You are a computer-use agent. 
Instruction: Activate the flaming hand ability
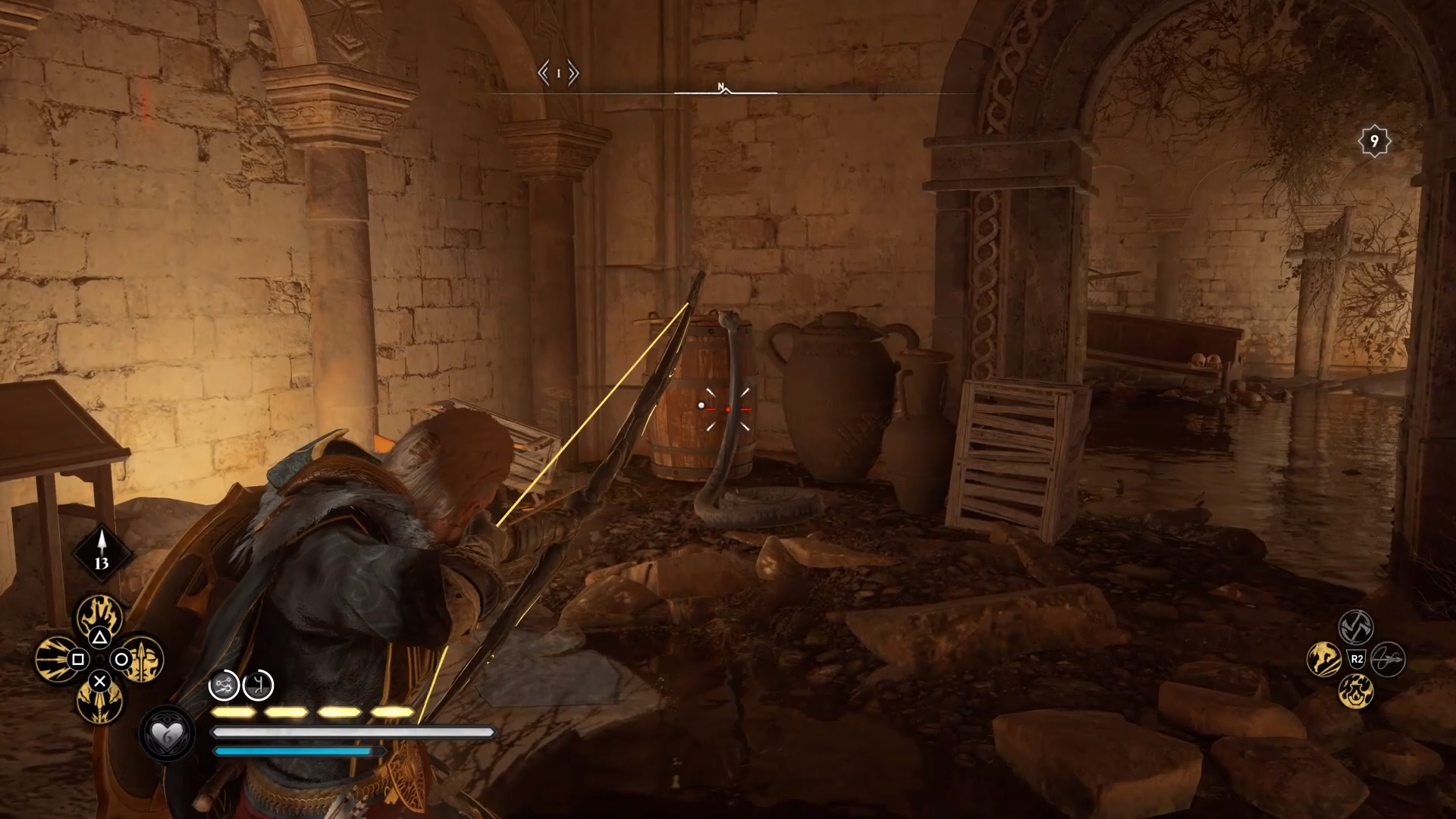click(x=100, y=616)
